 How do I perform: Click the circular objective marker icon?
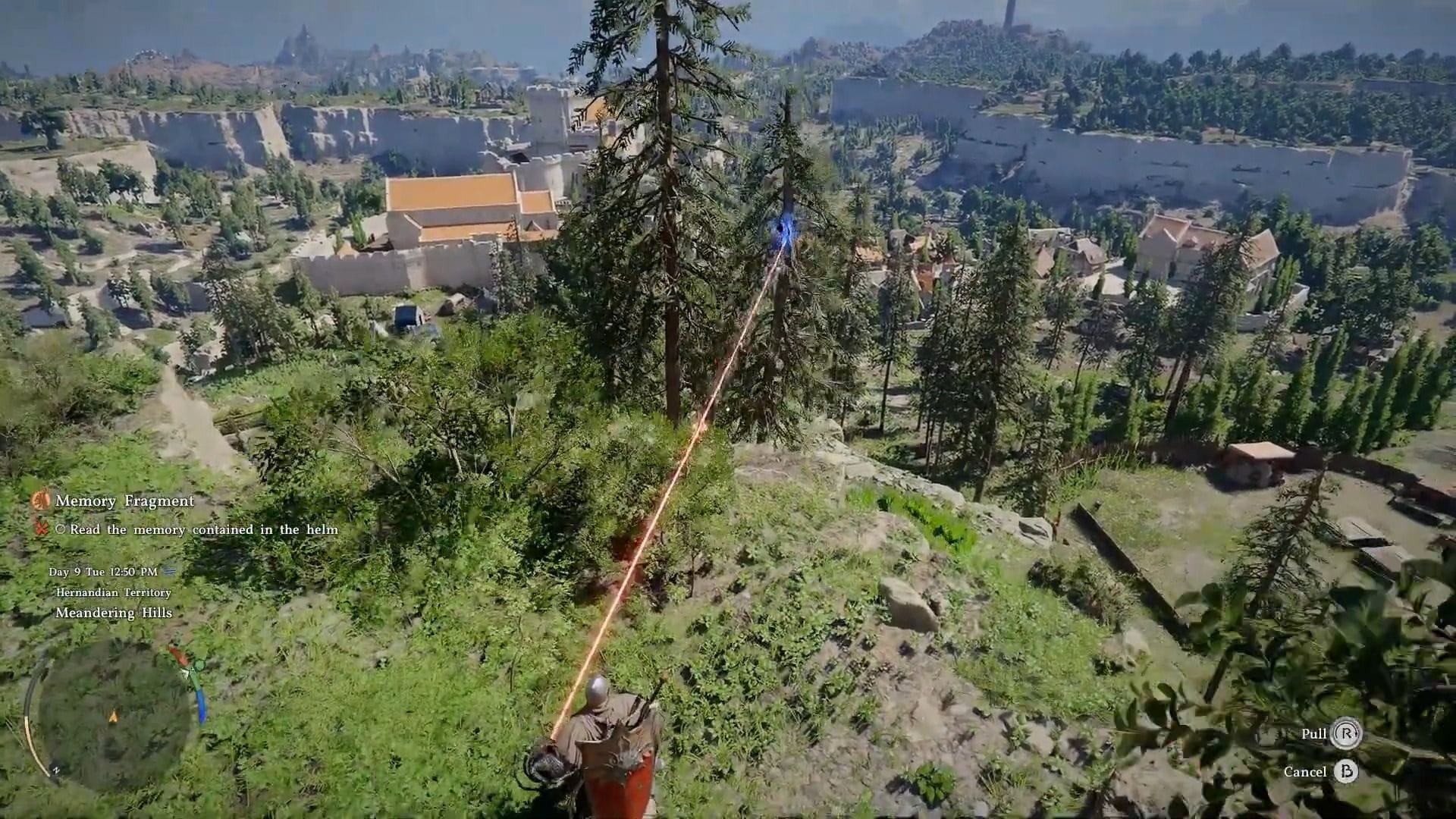(61, 529)
